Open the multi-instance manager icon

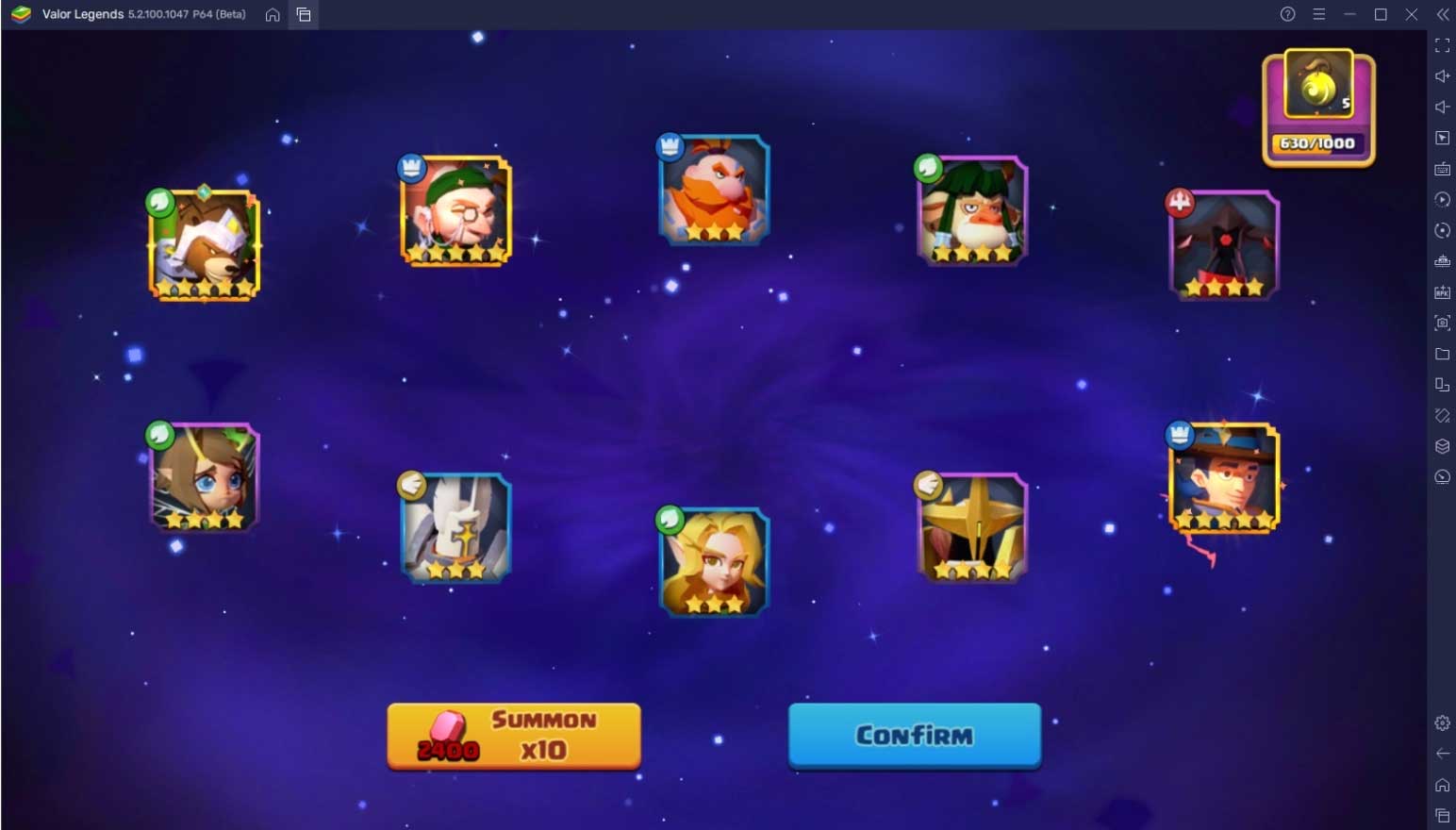[x=1442, y=385]
